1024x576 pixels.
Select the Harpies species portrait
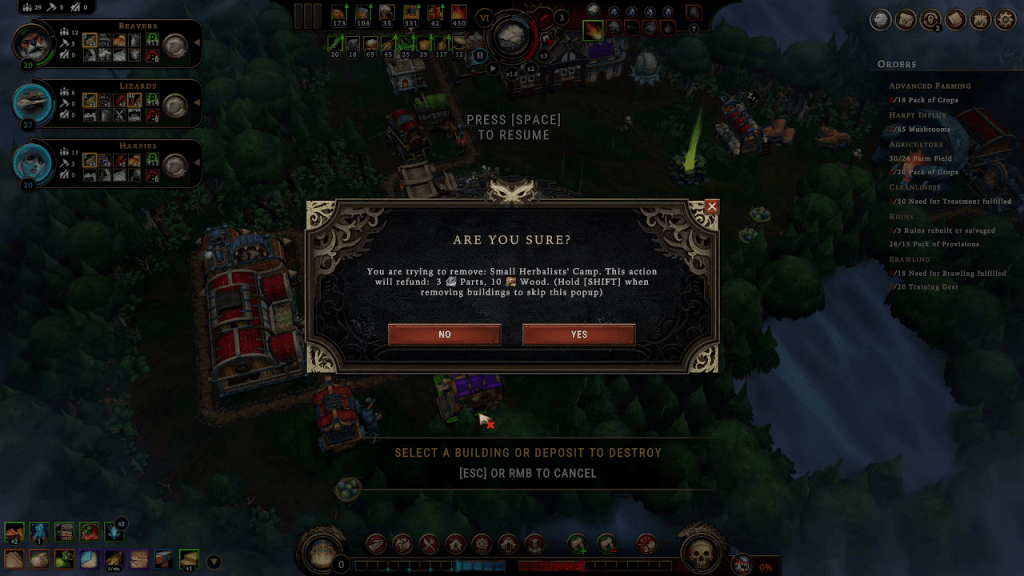point(30,161)
